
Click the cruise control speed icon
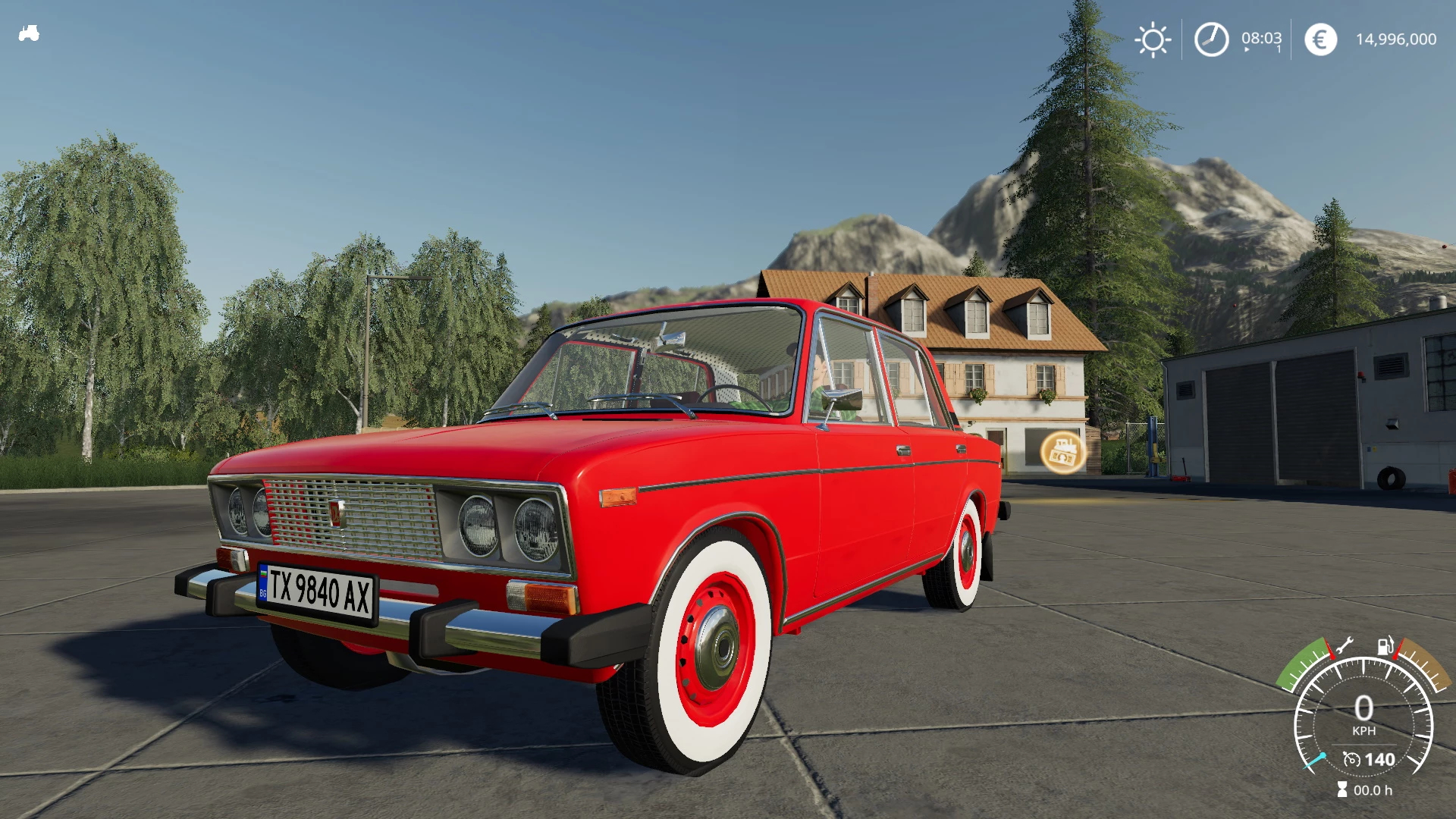point(1351,759)
